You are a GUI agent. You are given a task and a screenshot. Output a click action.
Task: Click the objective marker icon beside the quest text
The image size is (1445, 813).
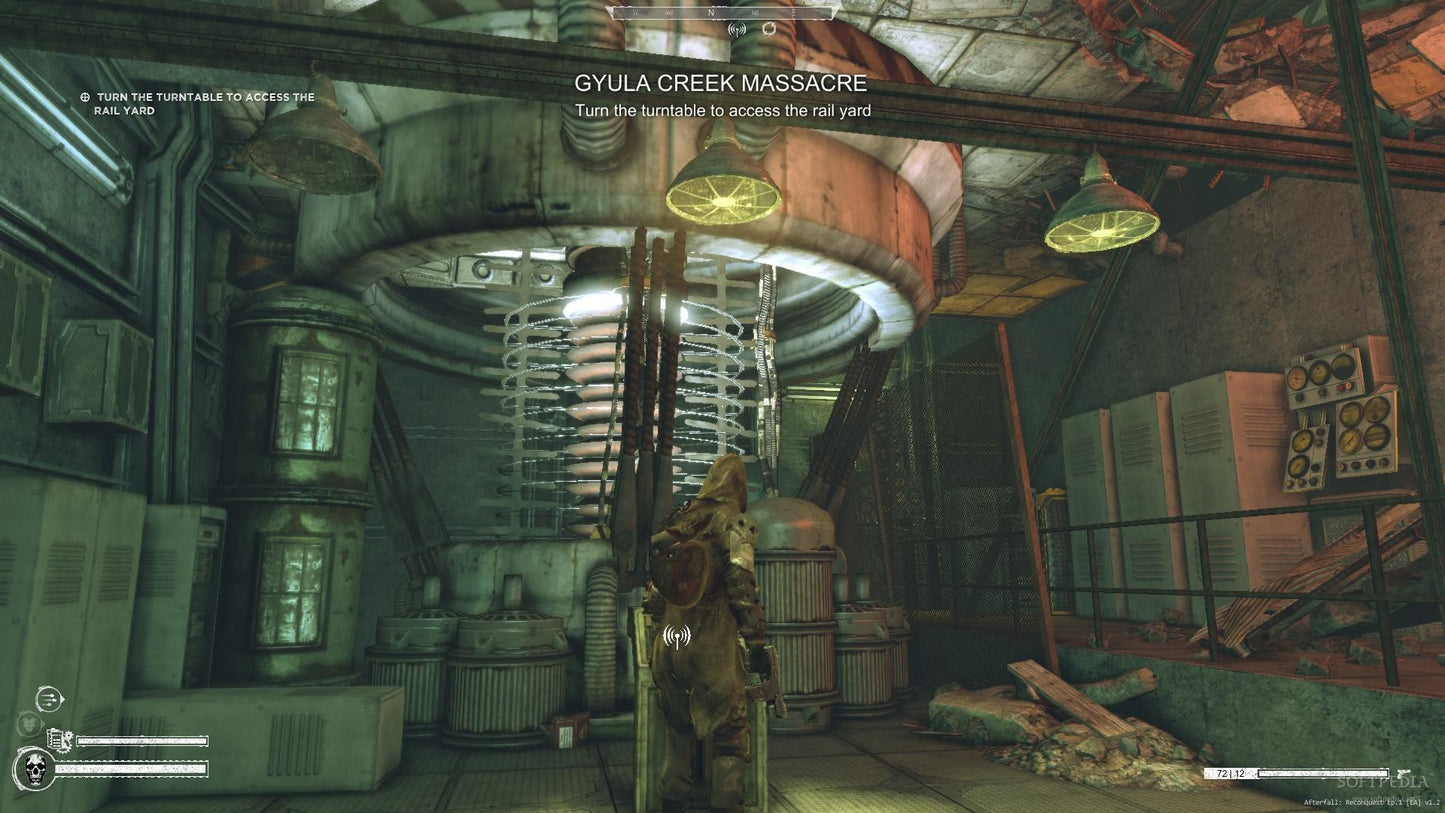(x=84, y=97)
